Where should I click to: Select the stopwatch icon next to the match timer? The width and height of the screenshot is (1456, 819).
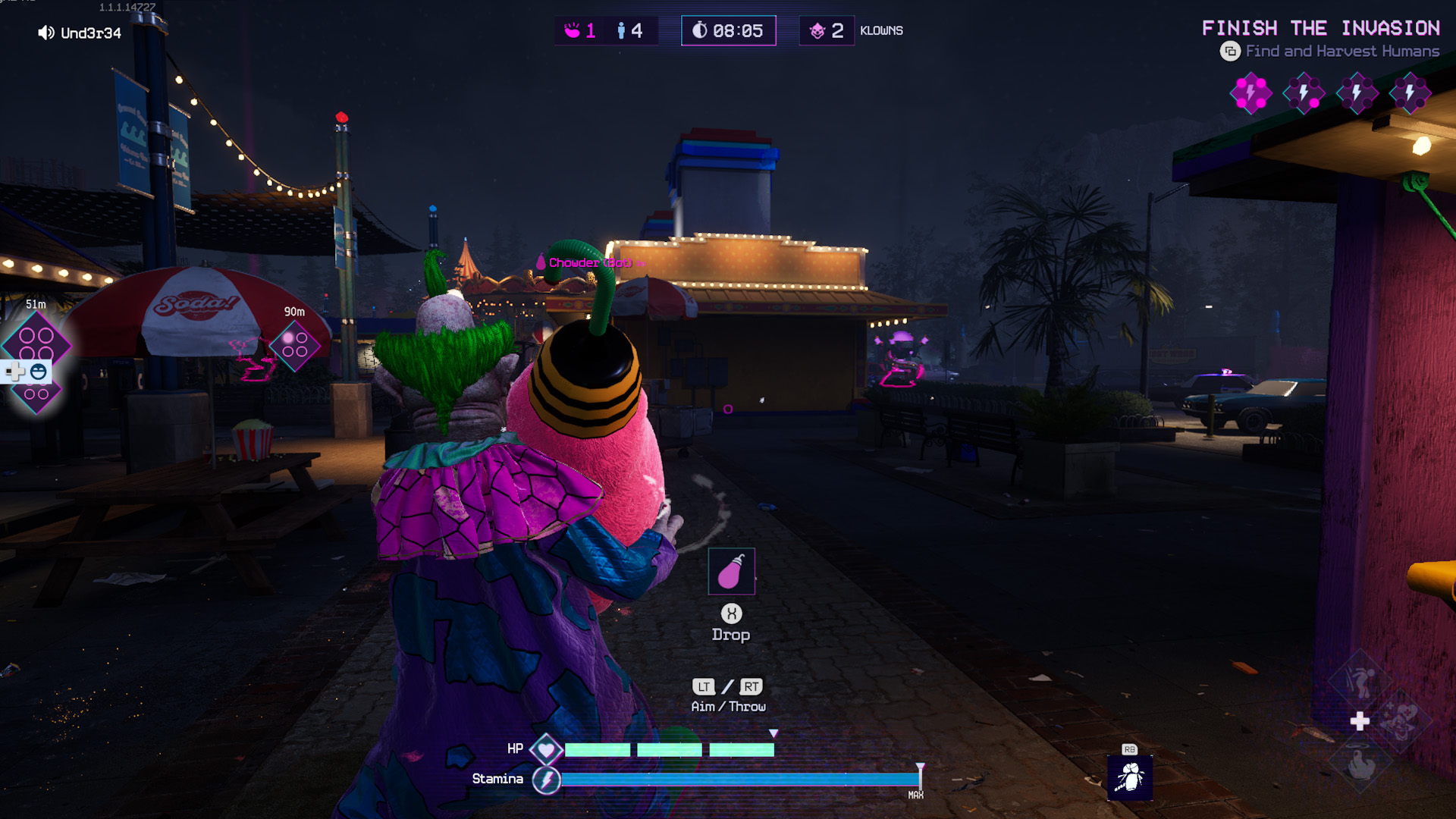coord(702,30)
